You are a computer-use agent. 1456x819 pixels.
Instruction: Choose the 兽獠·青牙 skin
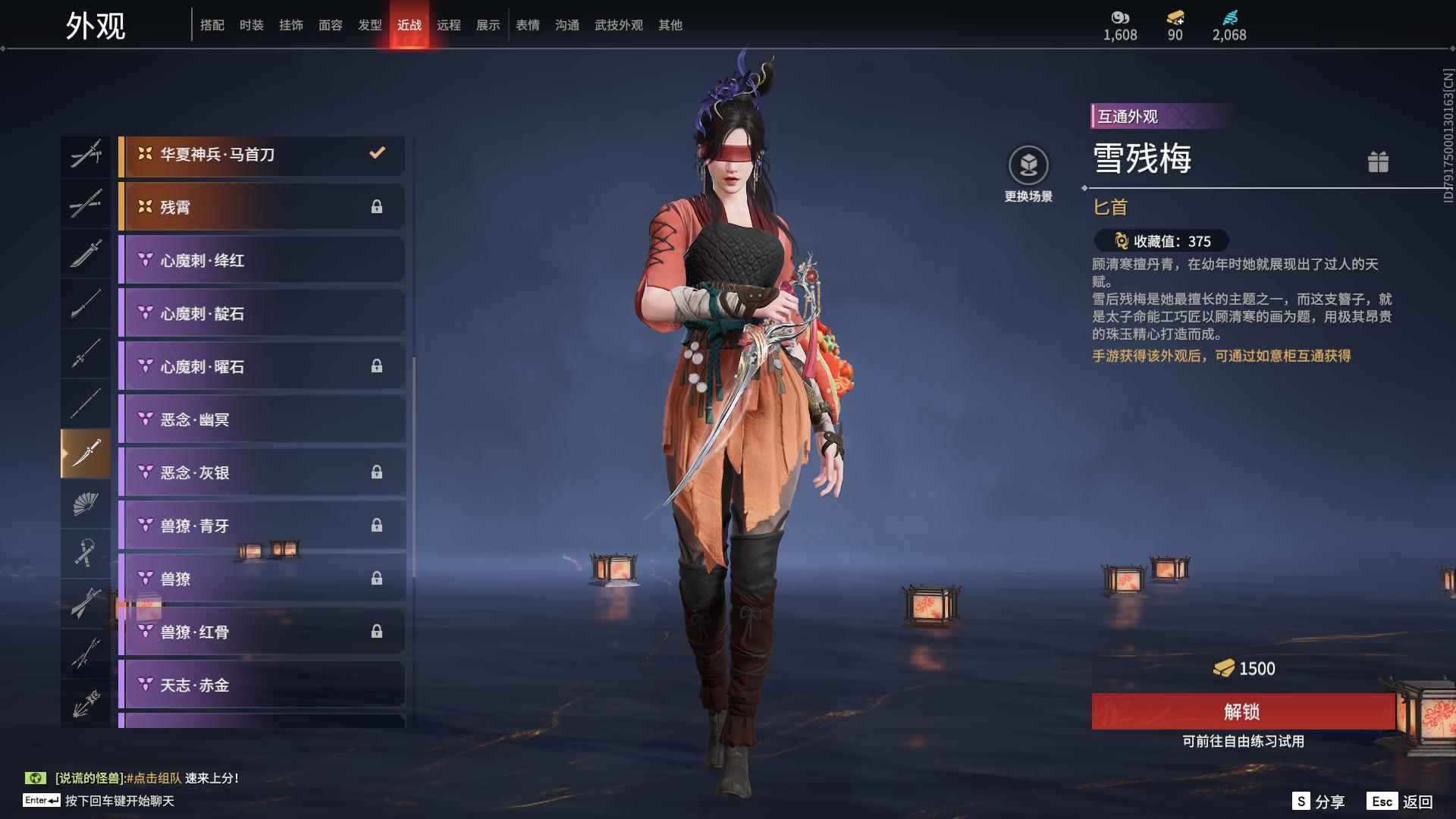pos(262,526)
